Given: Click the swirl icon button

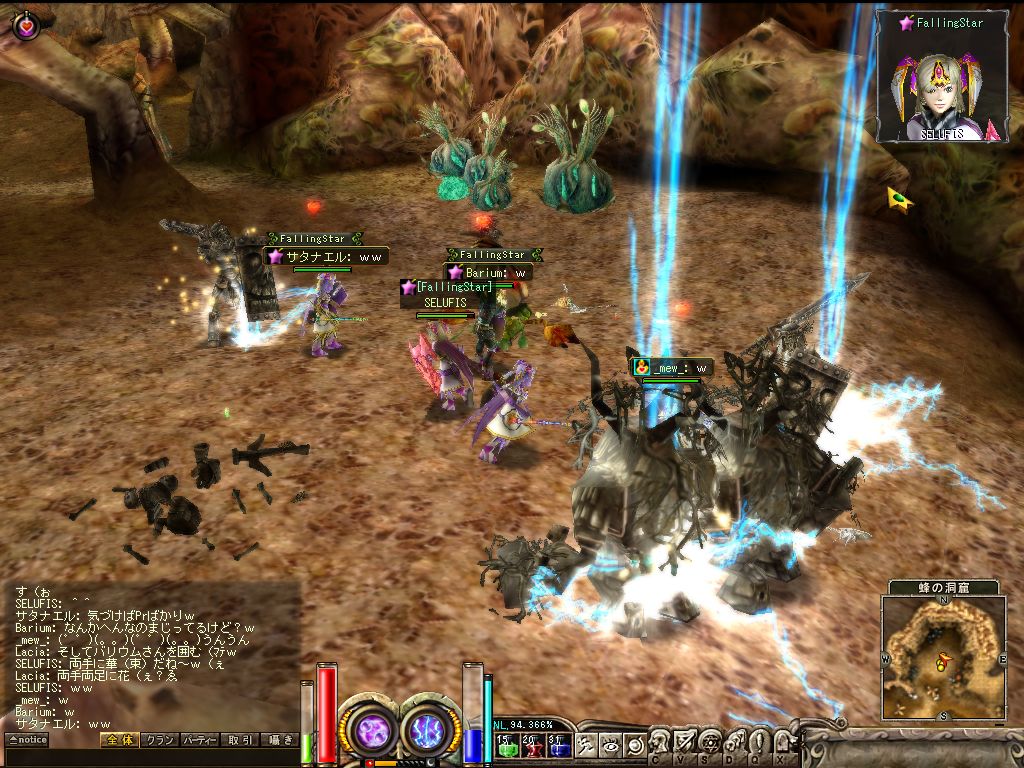Looking at the screenshot, I should [x=635, y=744].
